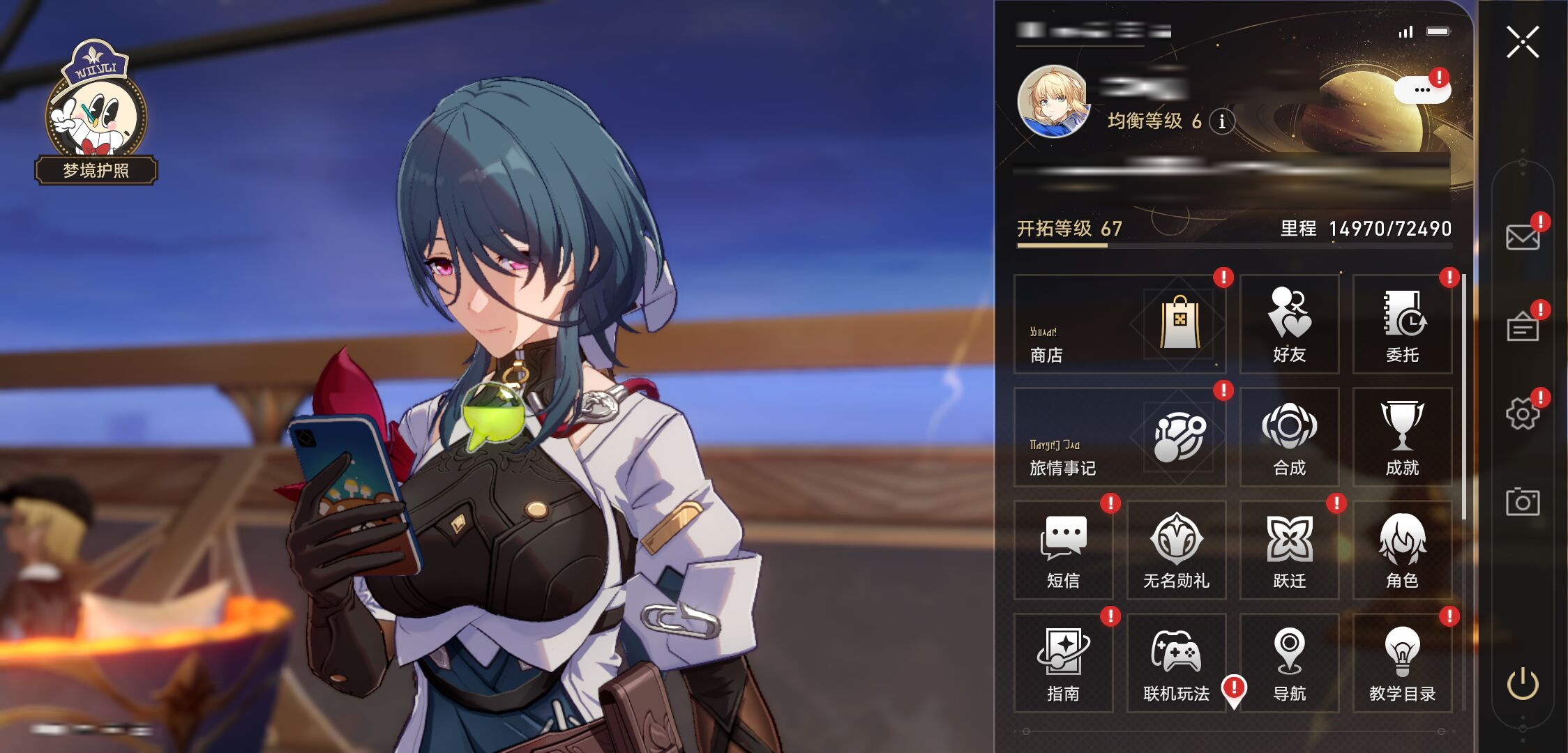Open the 成就 achievements trophy
Viewport: 1568px width, 753px height.
click(x=1402, y=437)
